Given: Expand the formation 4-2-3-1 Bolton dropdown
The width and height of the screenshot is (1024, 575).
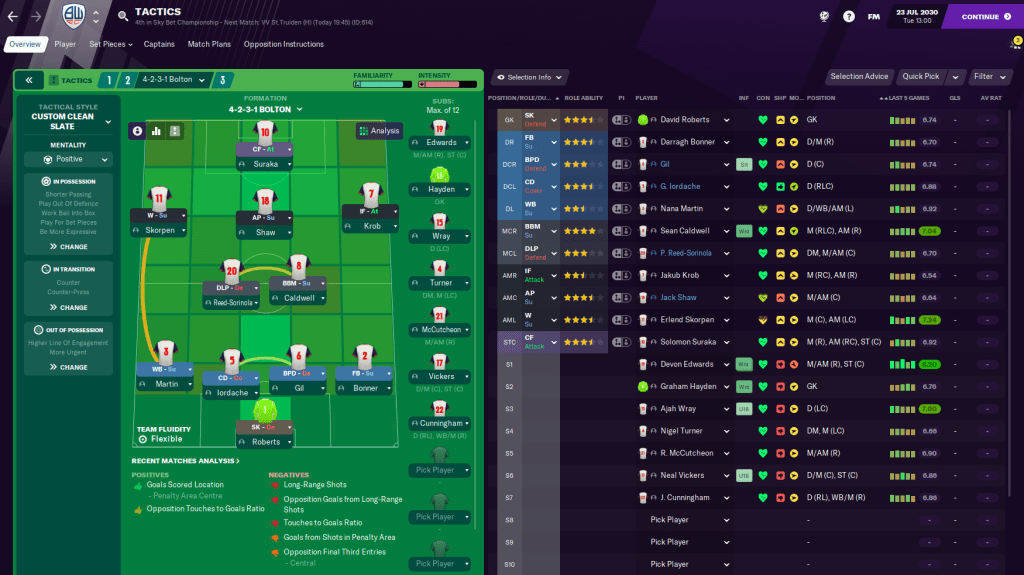Looking at the screenshot, I should pos(265,109).
